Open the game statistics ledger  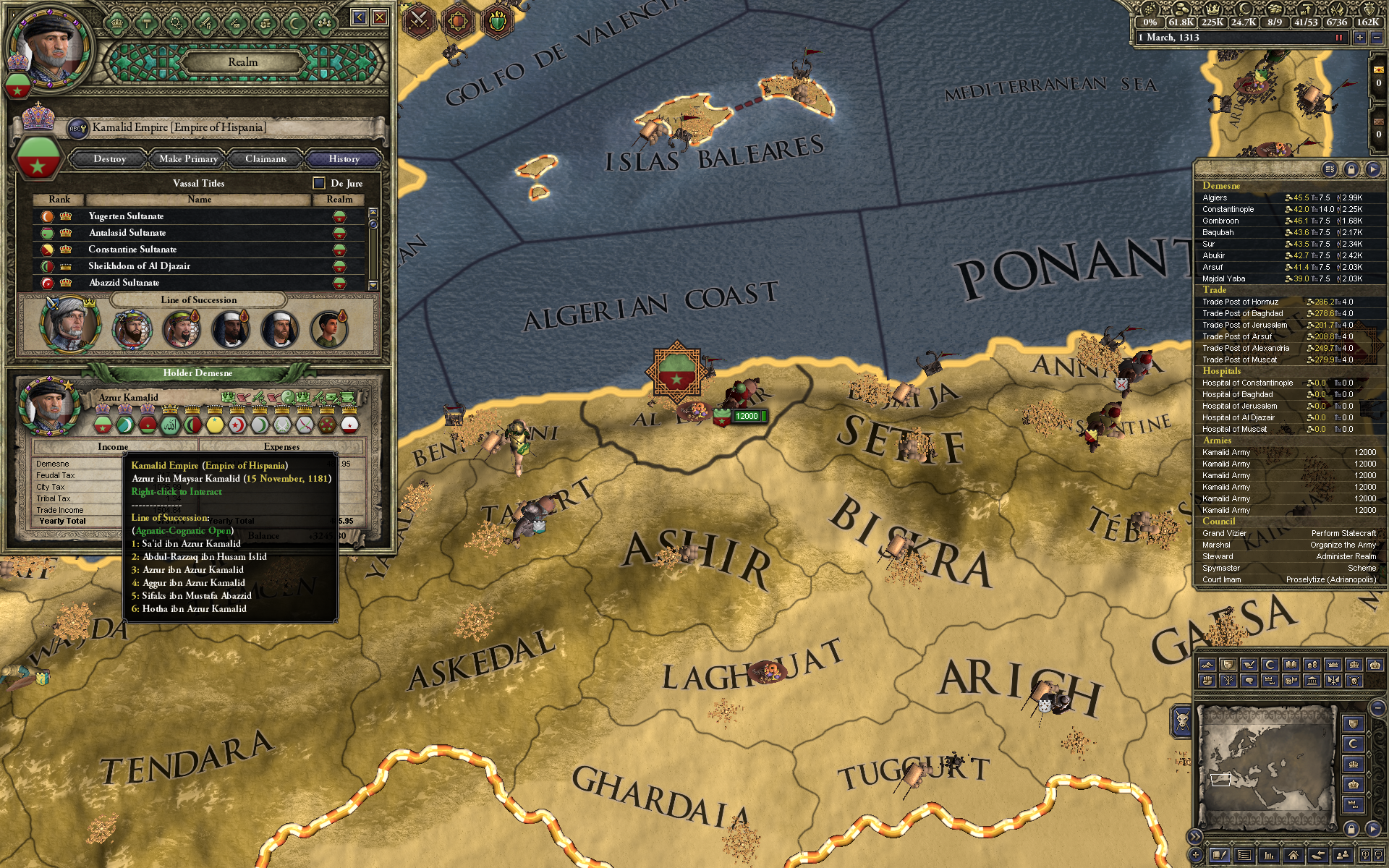1269,856
